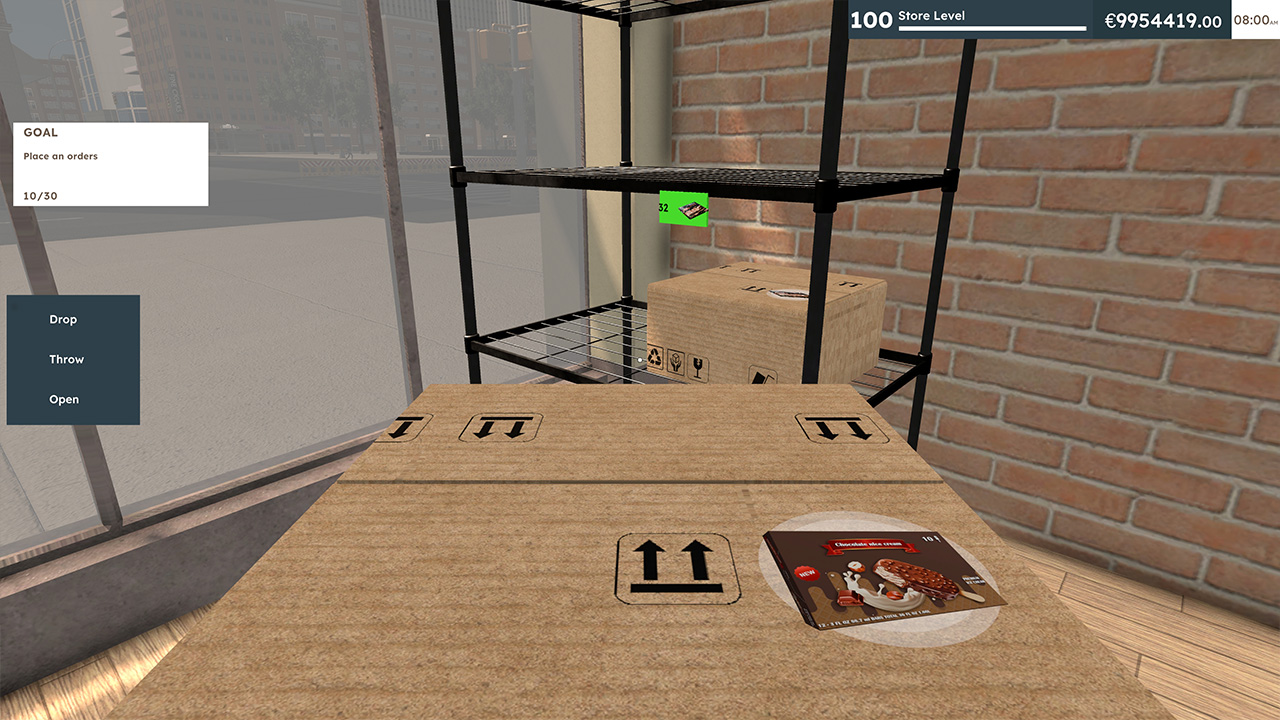Viewport: 1280px width, 720px height.
Task: Click the keep-dry umbrella icon on the box
Action: pos(675,362)
